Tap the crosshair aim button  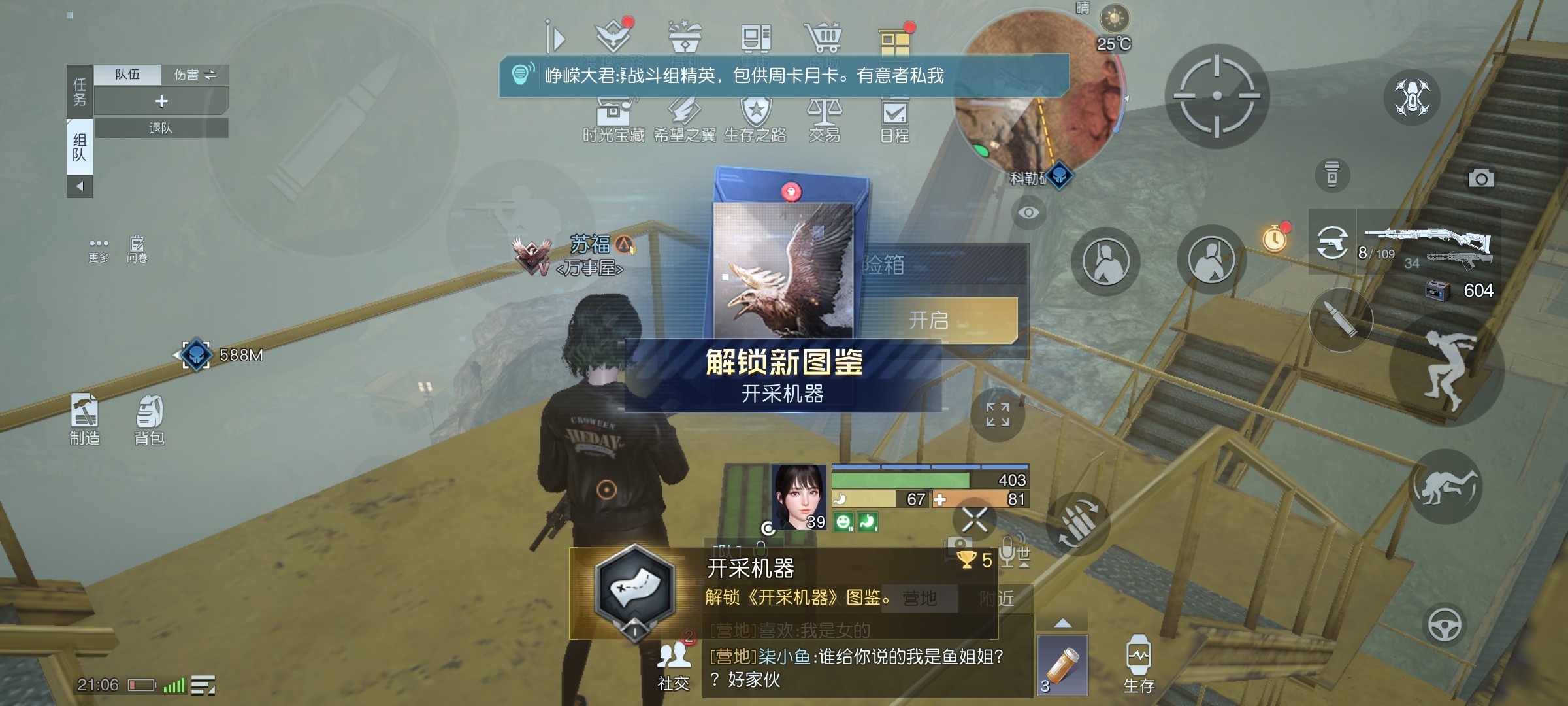[x=1217, y=96]
